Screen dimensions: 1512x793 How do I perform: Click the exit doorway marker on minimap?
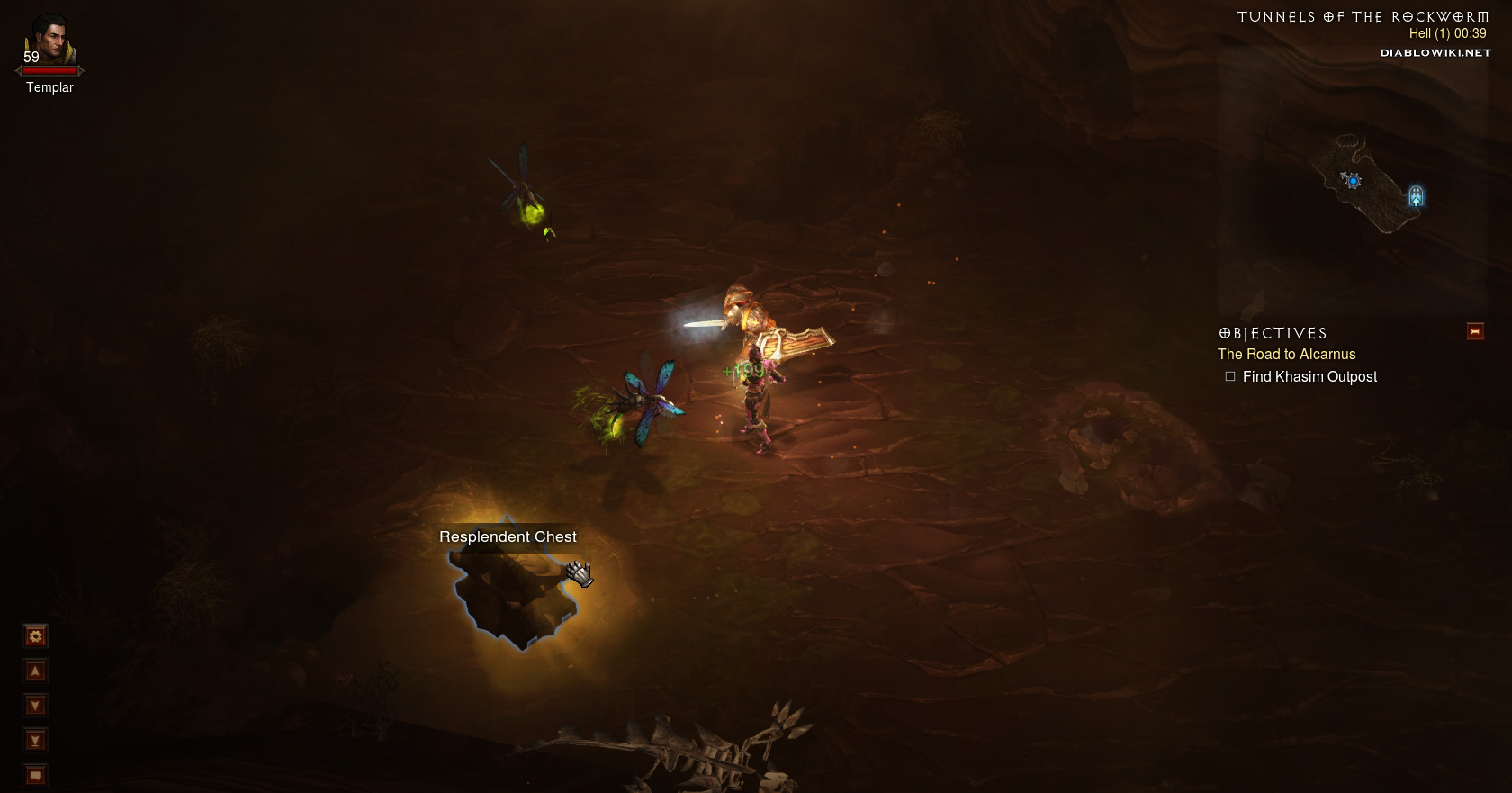click(x=1416, y=195)
